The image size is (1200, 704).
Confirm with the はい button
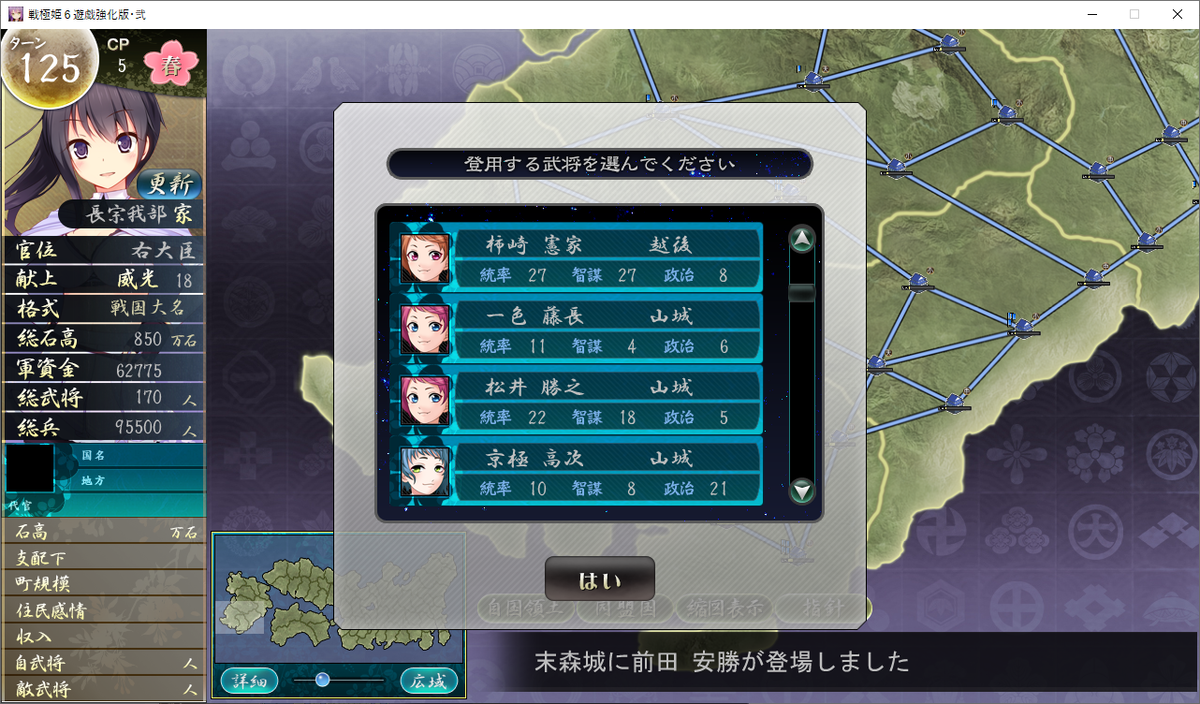599,580
